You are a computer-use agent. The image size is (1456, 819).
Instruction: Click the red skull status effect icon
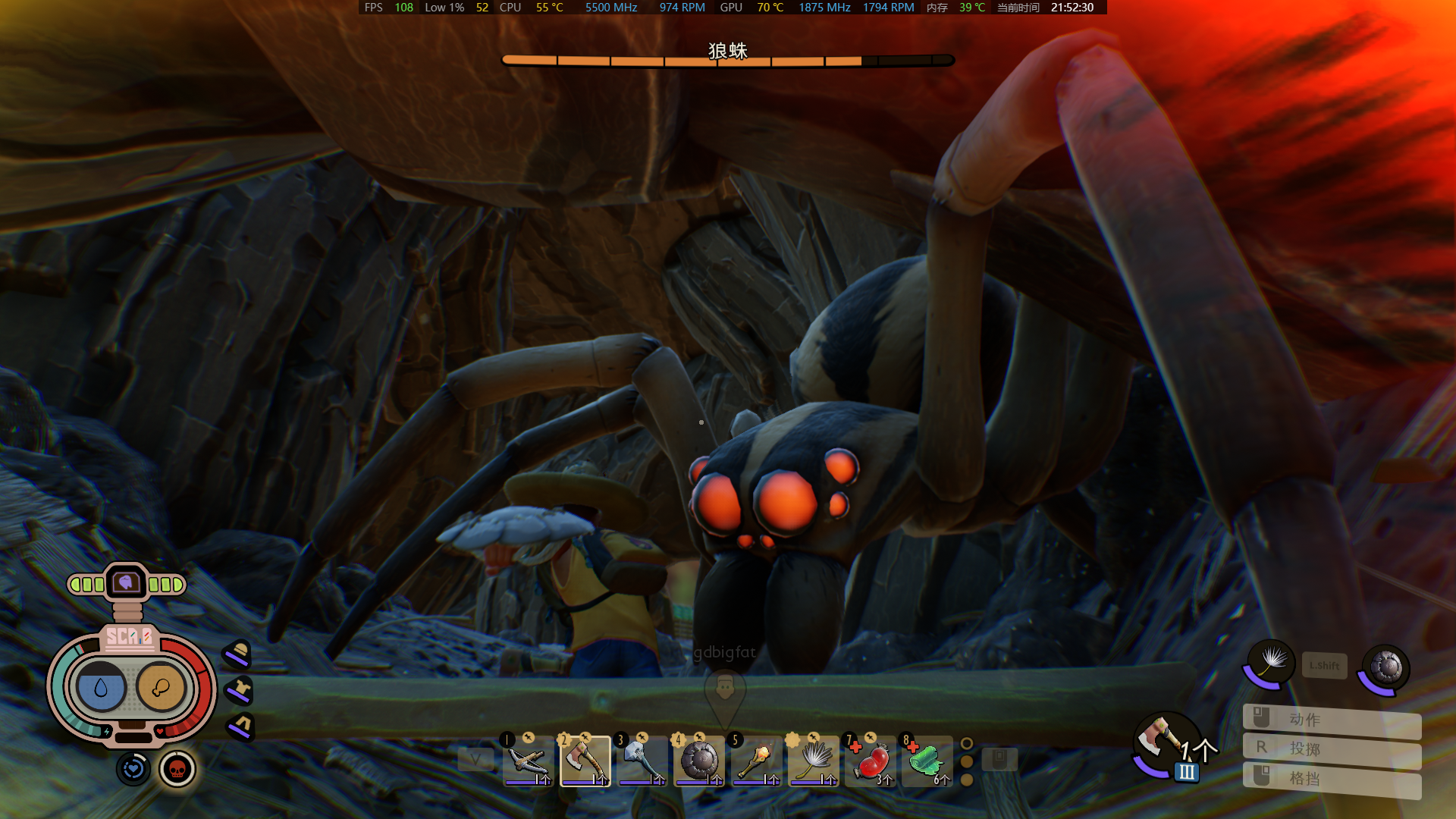click(x=177, y=770)
